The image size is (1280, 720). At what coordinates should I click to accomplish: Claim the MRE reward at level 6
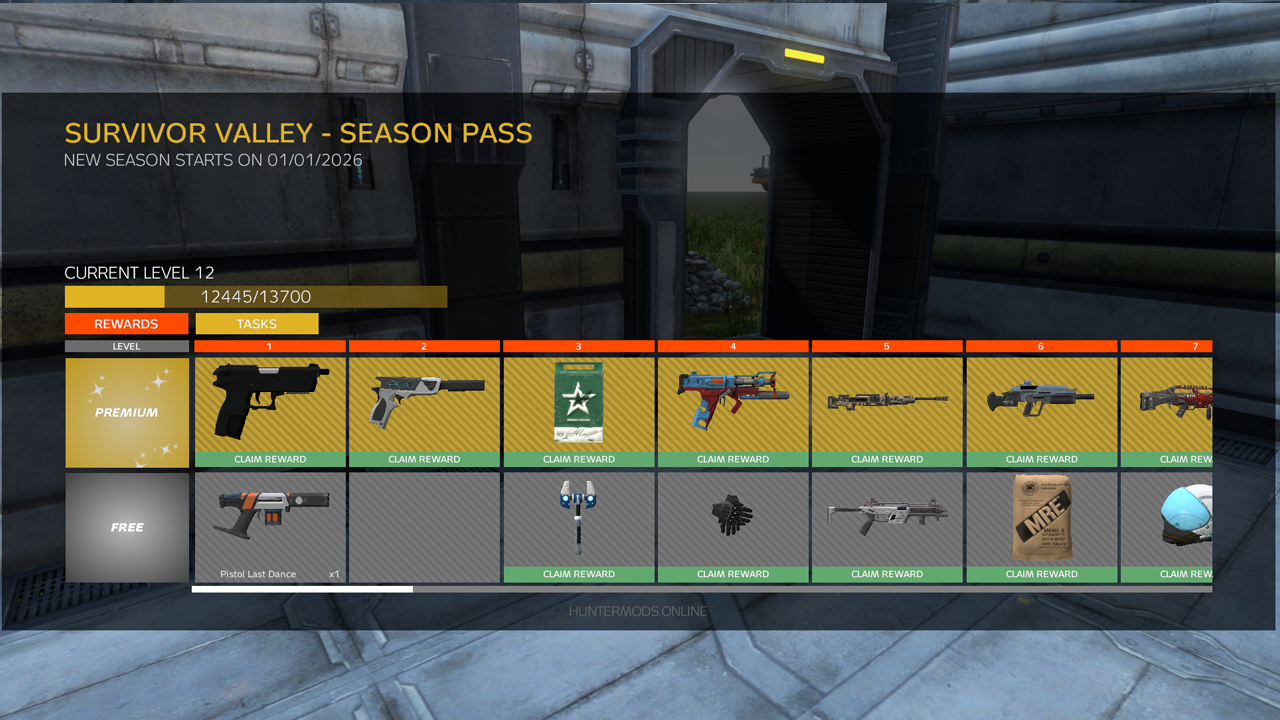click(x=1042, y=574)
